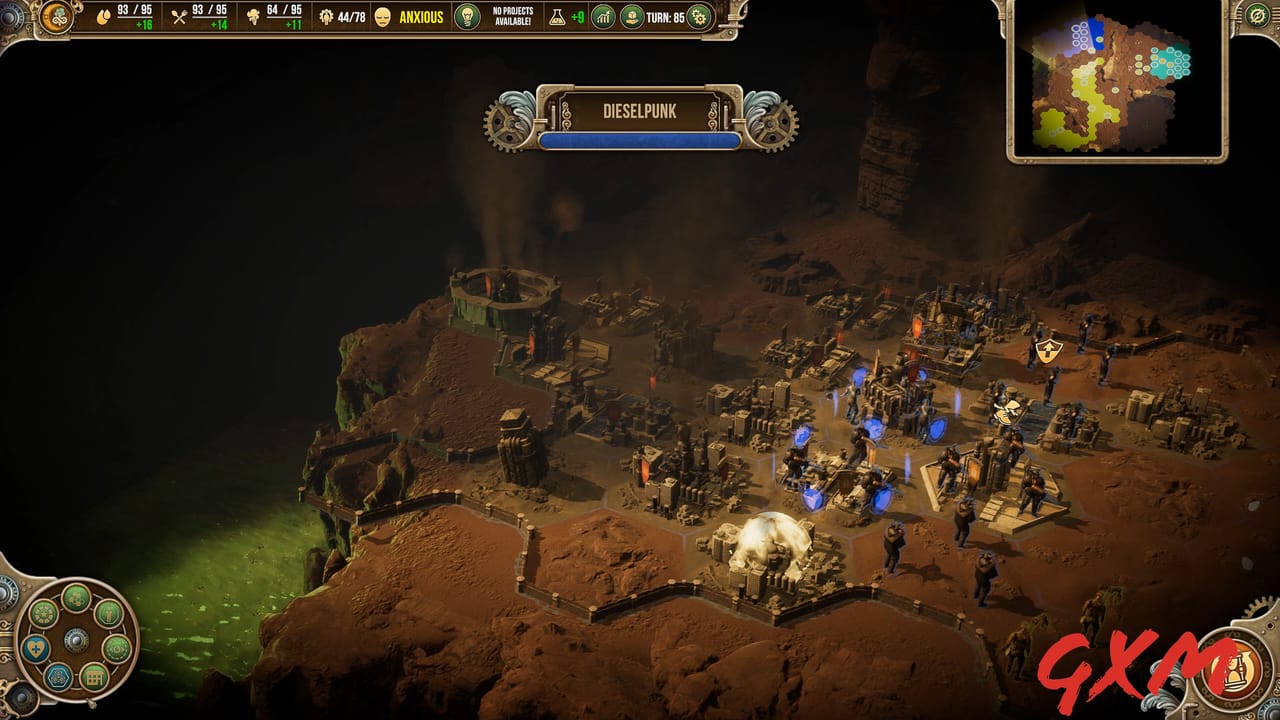Open the hand-and-coin trade button
This screenshot has width=1280, height=720.
[632, 17]
